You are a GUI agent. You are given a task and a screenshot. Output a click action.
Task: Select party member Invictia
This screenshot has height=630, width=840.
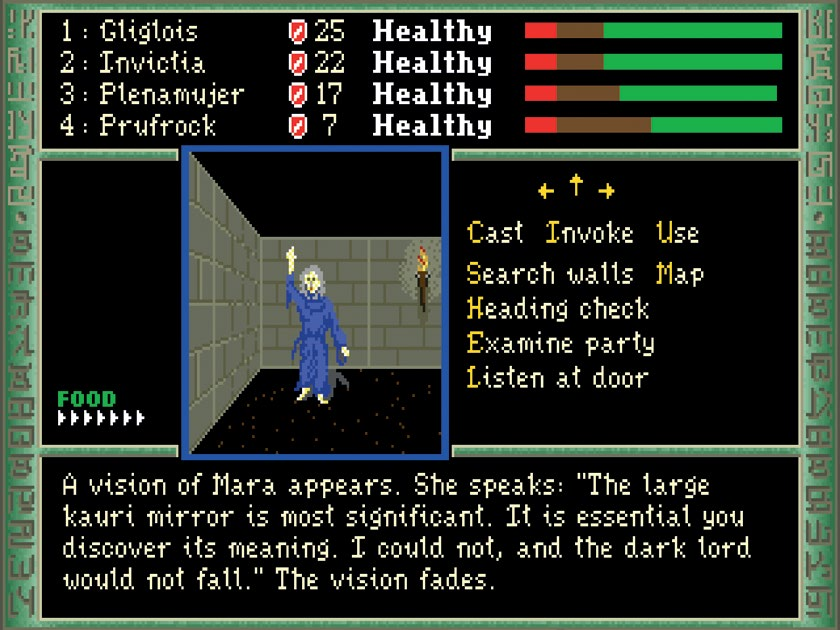coord(152,63)
